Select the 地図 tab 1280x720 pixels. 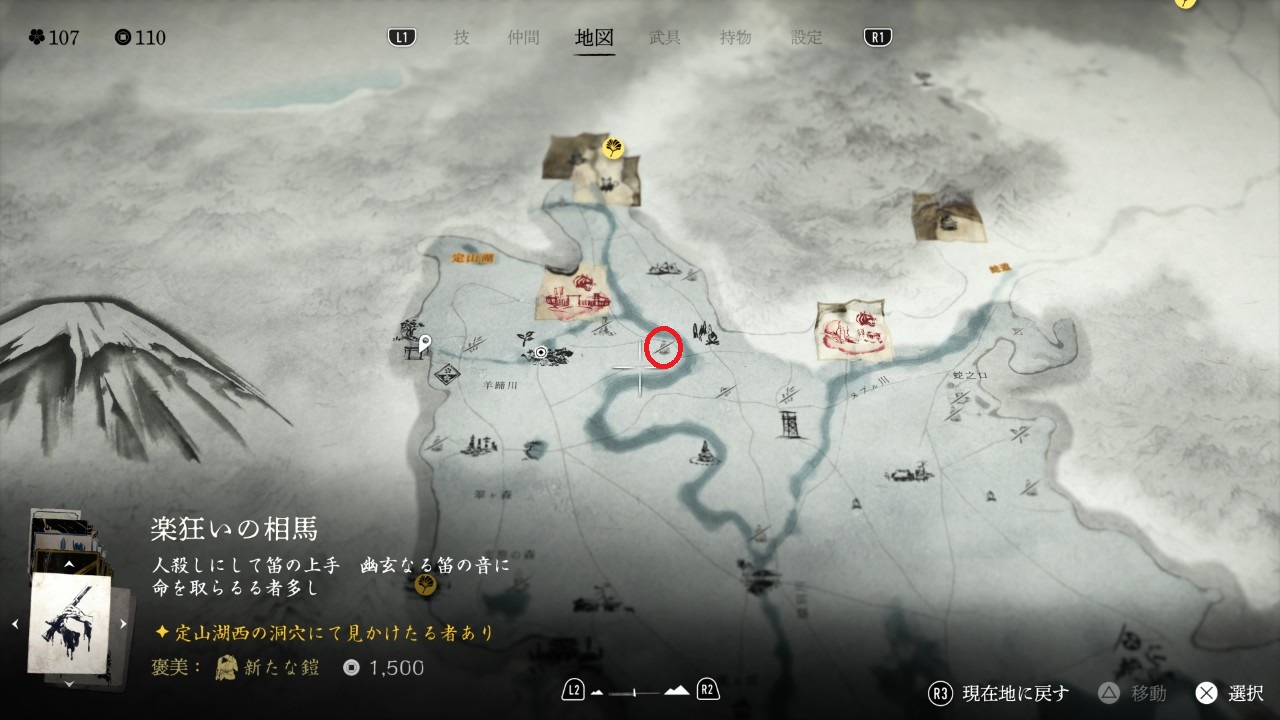(x=594, y=38)
